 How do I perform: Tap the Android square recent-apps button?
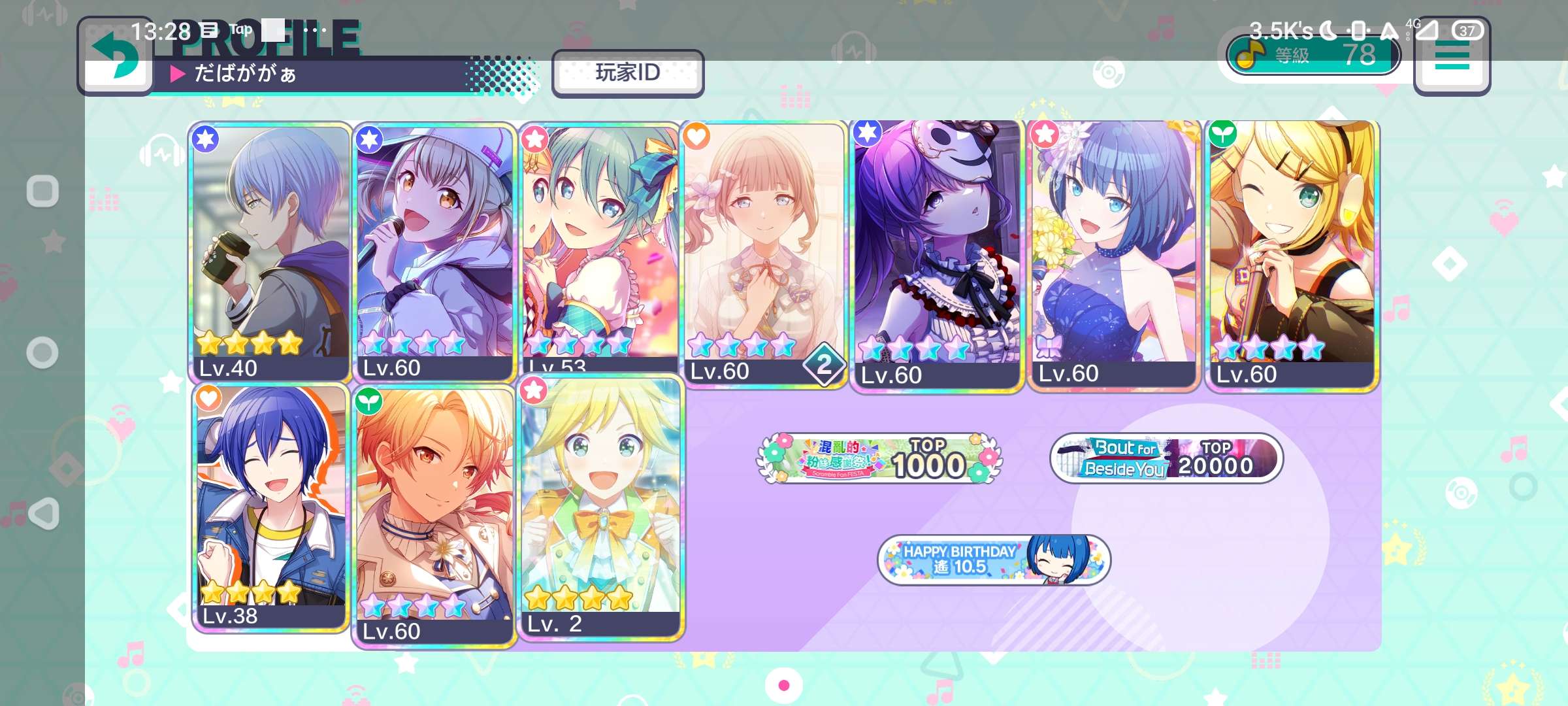tap(42, 192)
